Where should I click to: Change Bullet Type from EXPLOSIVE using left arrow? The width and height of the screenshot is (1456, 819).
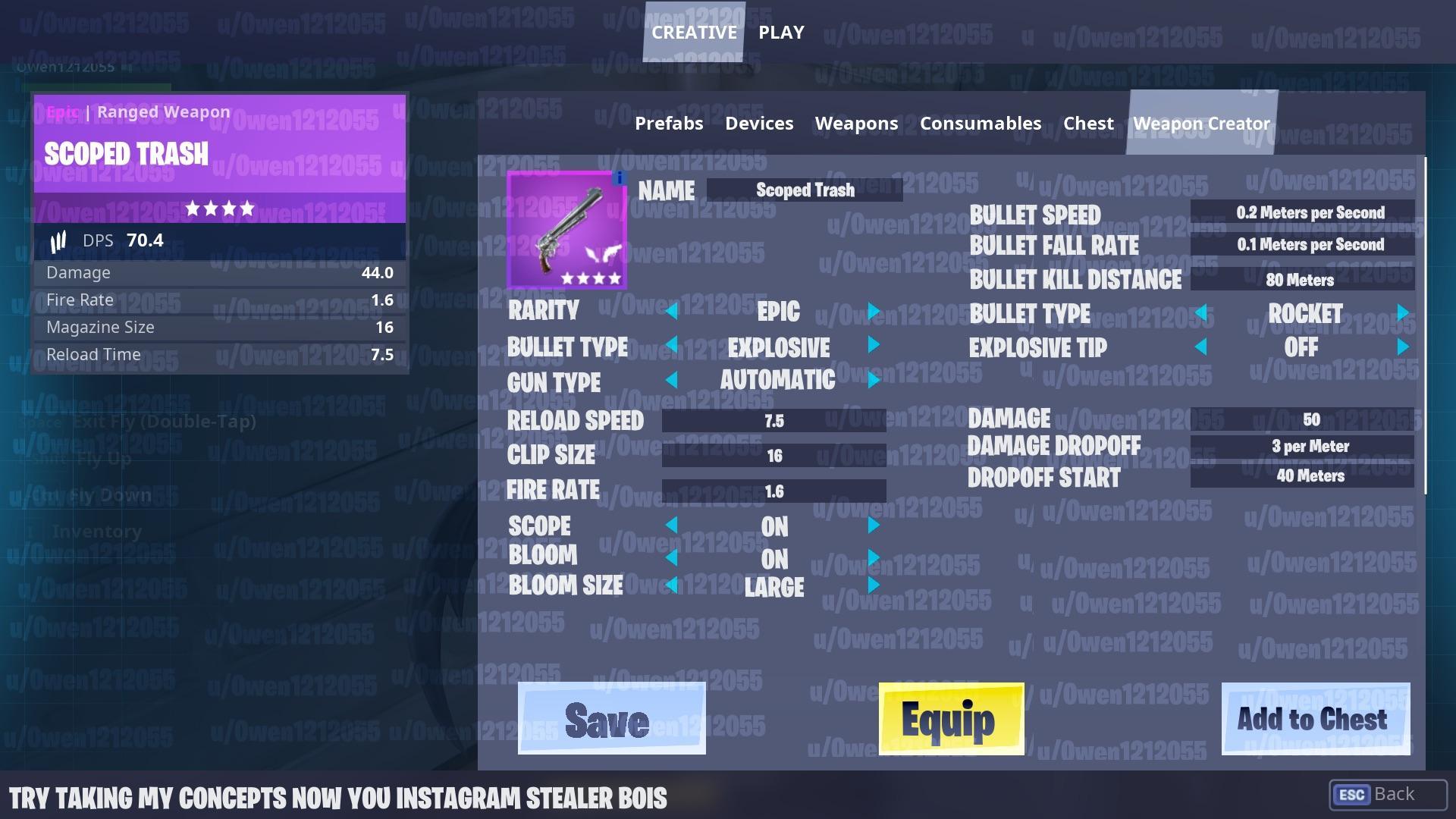pyautogui.click(x=673, y=347)
